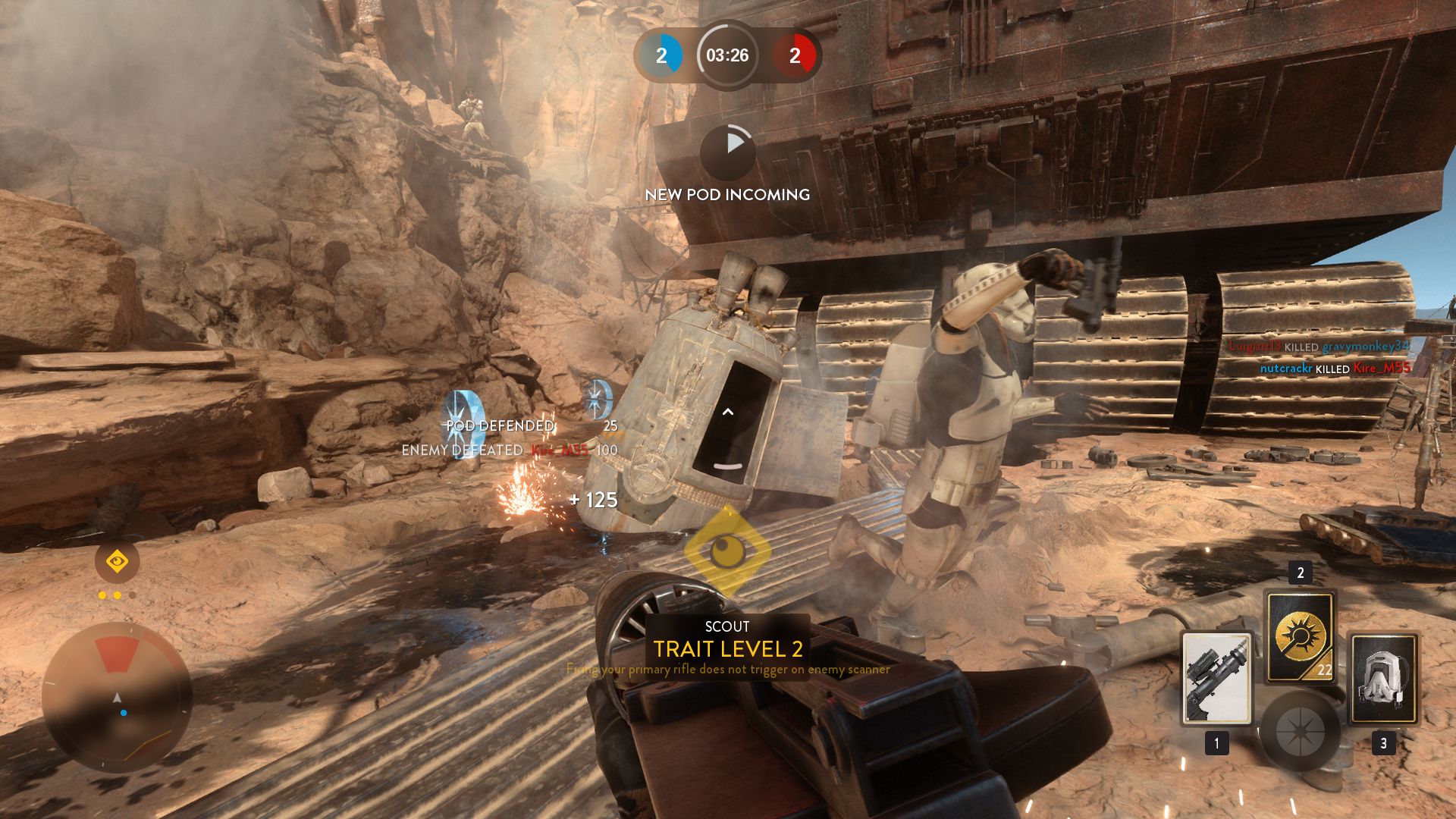The width and height of the screenshot is (1456, 819).
Task: Use the jump pack star card
Action: (1383, 678)
